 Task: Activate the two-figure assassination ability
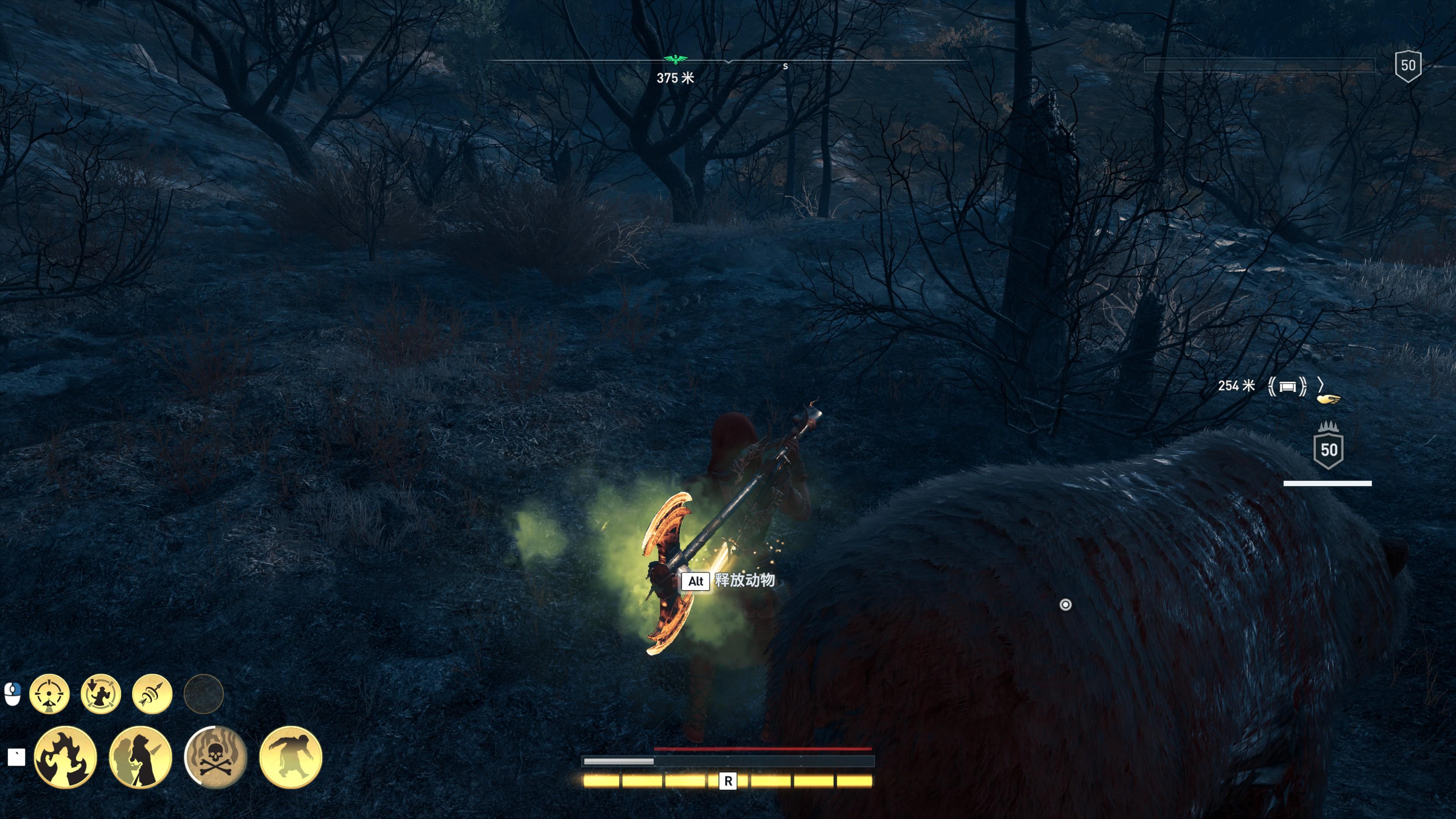[x=140, y=757]
